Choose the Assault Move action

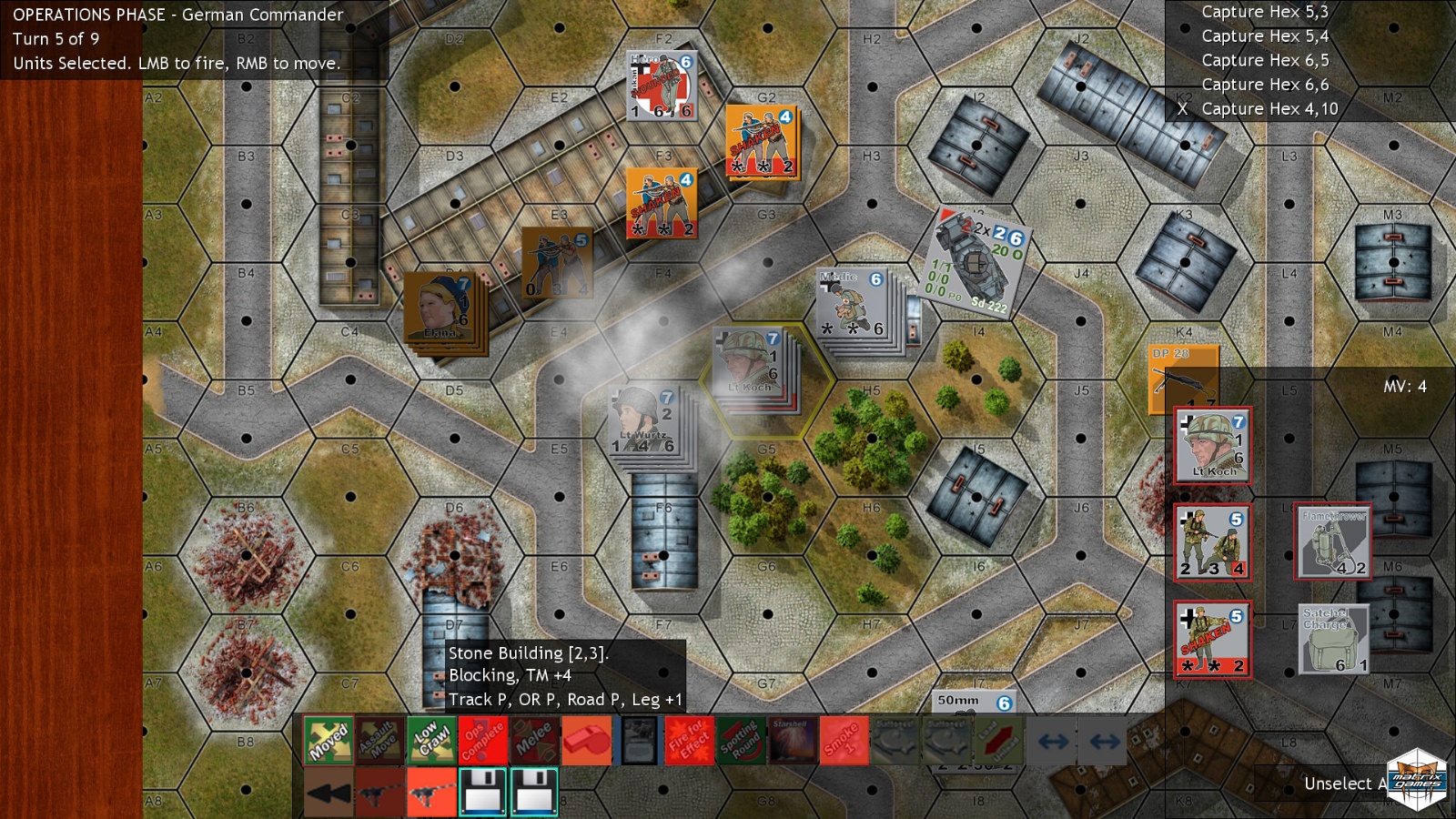[379, 740]
